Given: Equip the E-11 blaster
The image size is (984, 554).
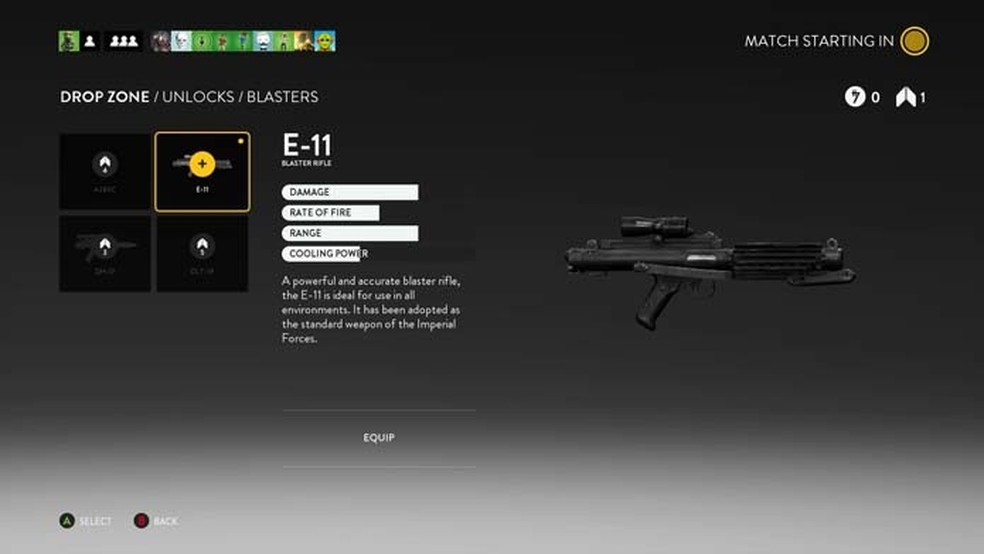Looking at the screenshot, I should [379, 438].
